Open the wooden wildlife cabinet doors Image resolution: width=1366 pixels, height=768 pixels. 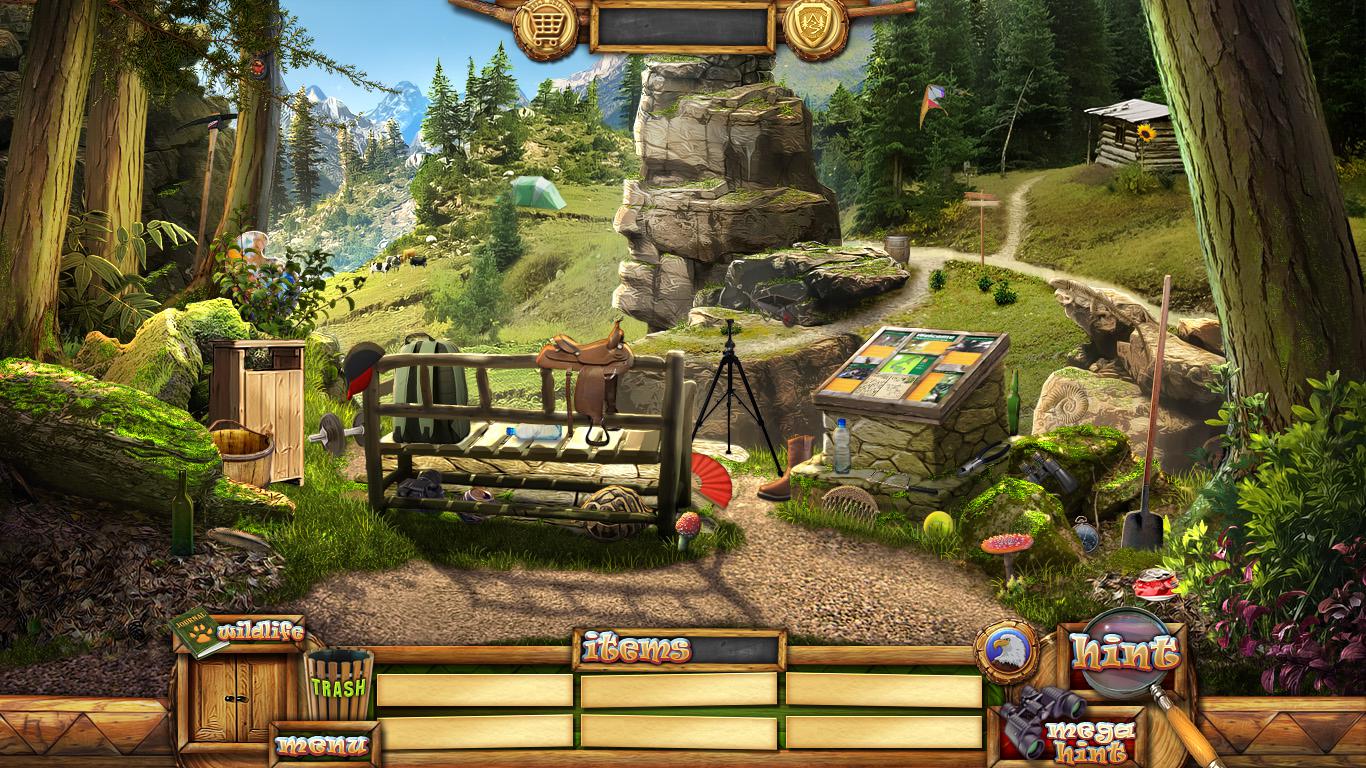(238, 698)
